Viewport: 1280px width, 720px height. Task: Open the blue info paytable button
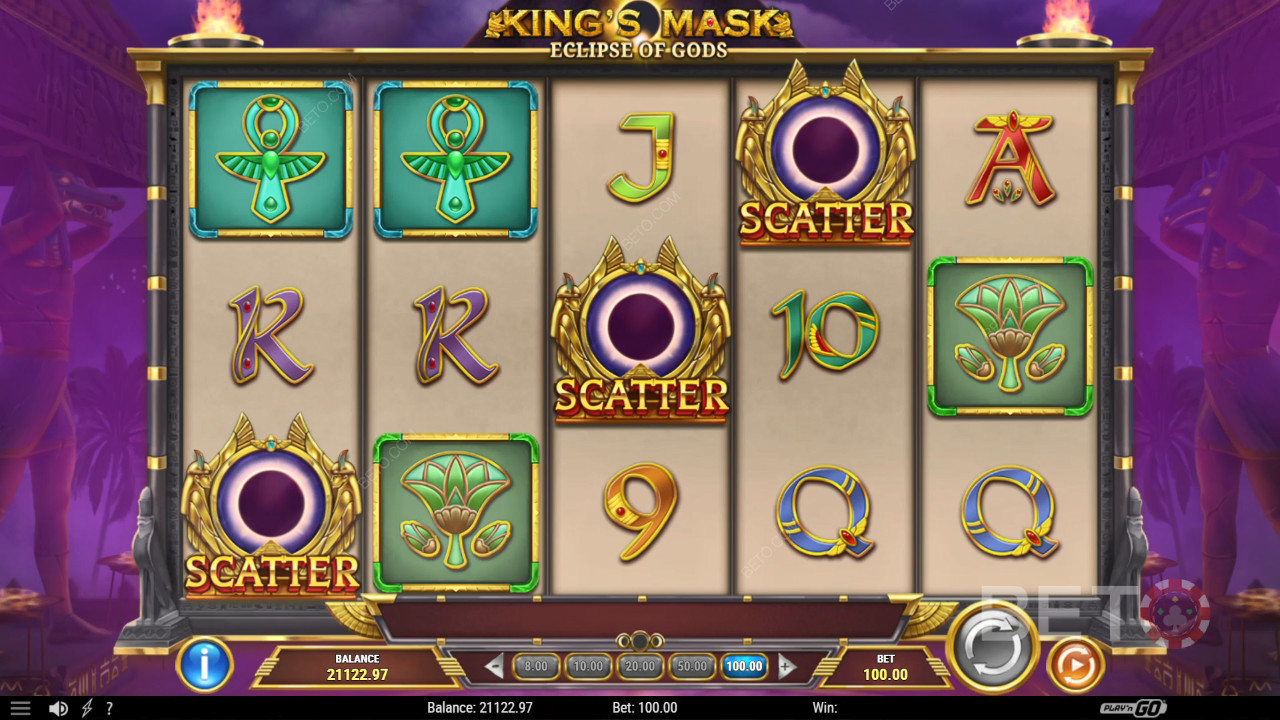204,664
